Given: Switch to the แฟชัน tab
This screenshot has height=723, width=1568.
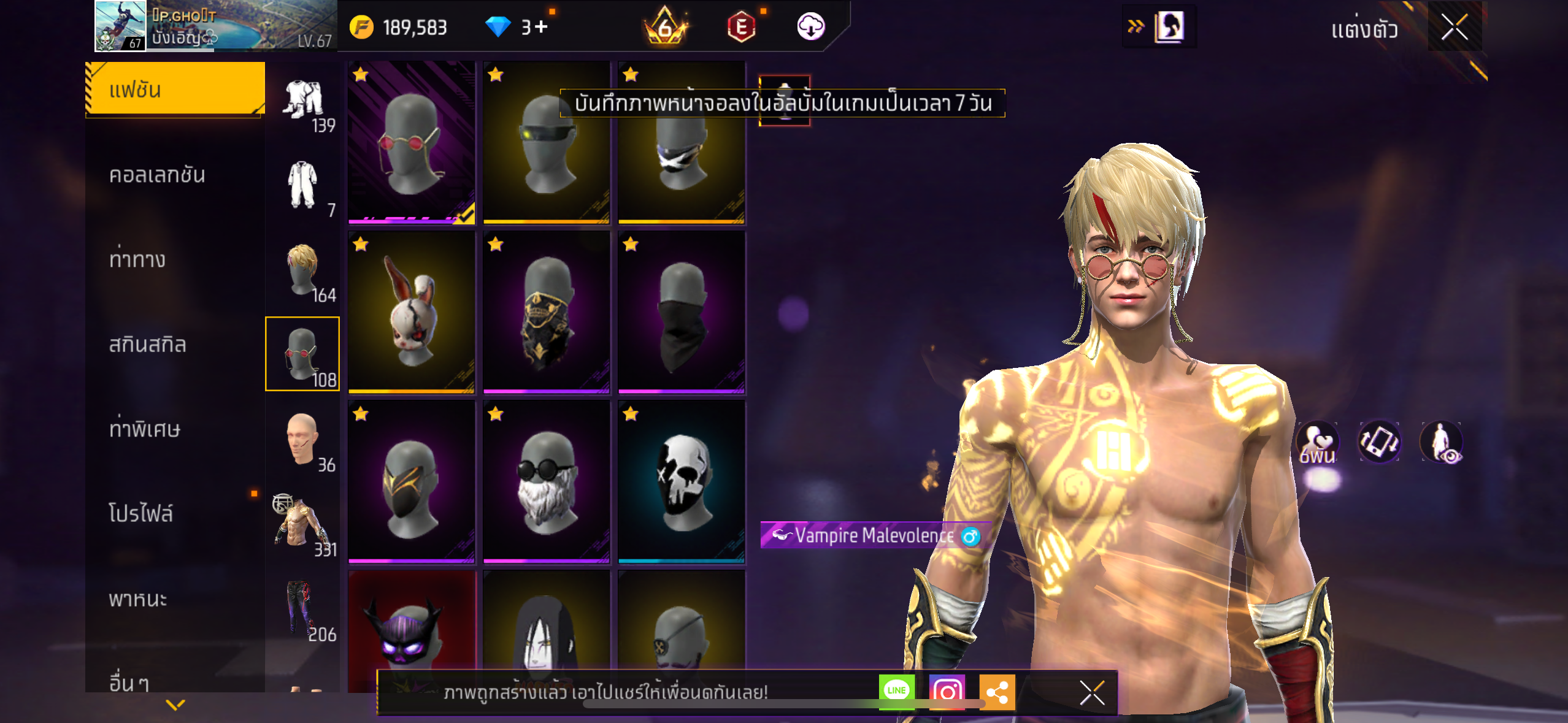Looking at the screenshot, I should pos(175,90).
